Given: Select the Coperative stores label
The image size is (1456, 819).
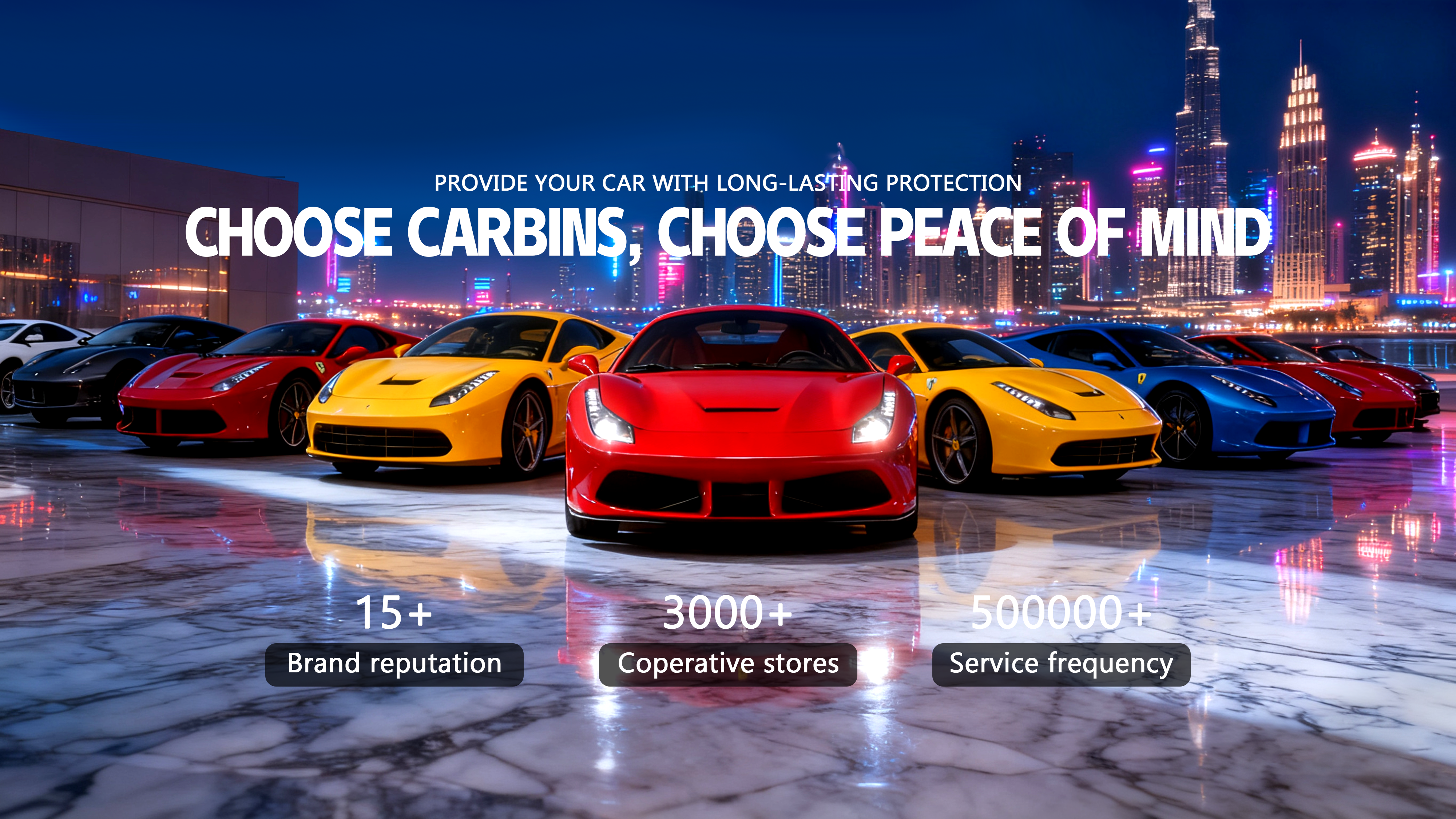Looking at the screenshot, I should coord(727,664).
